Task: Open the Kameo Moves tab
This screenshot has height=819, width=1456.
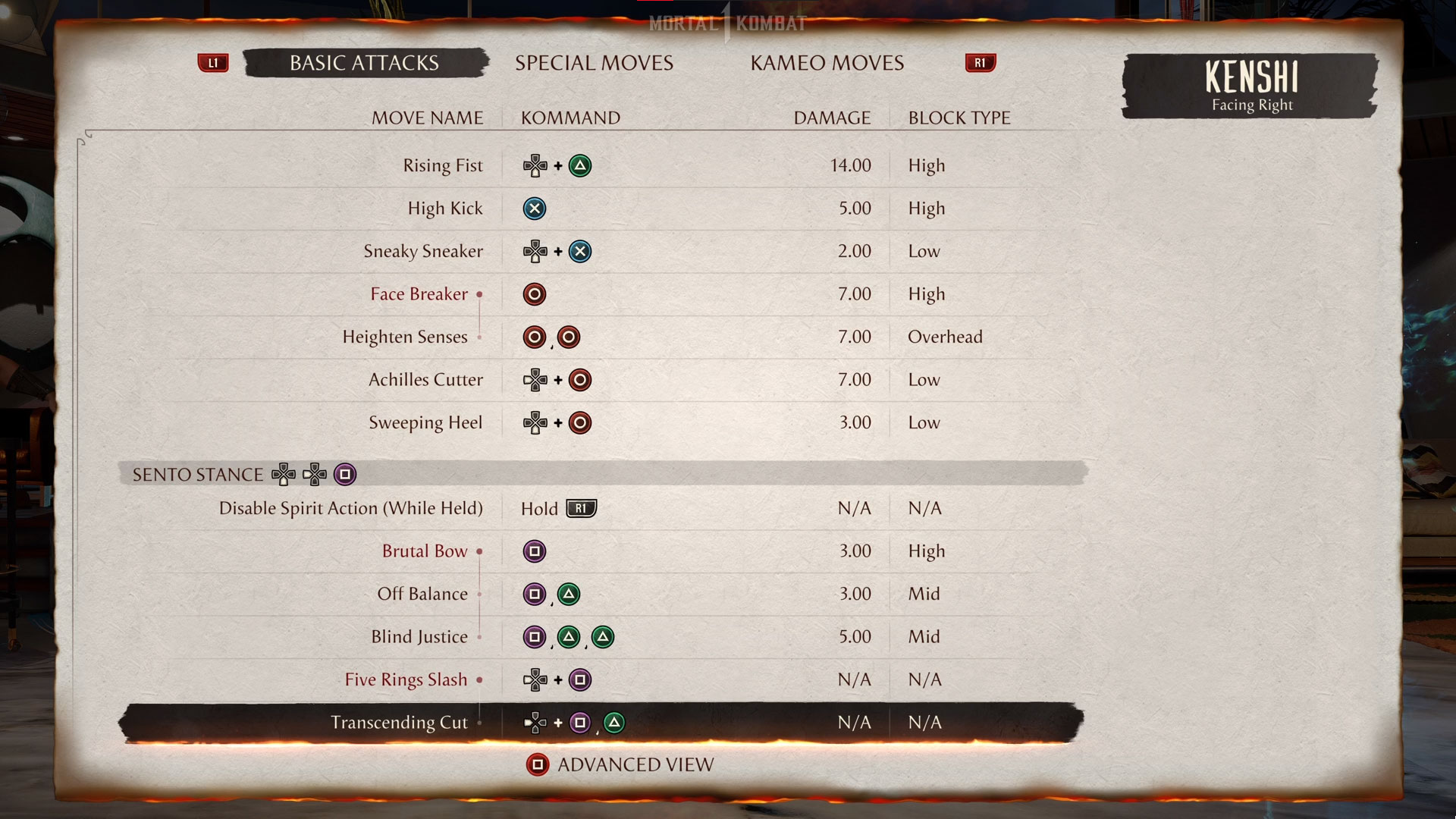Action: coord(826,63)
